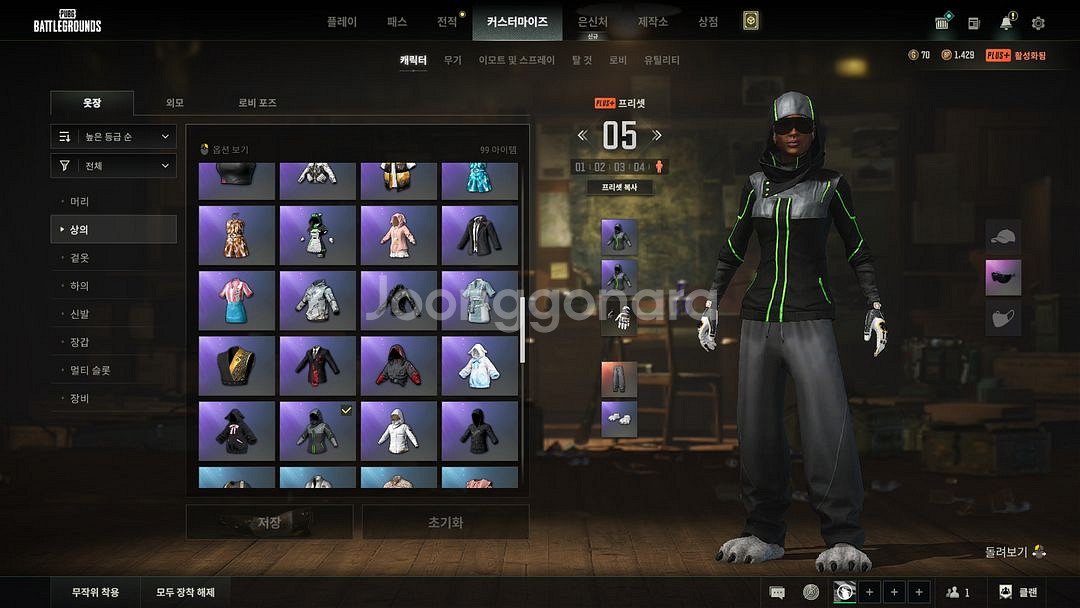Click the 프리셋 복사 (Copy Preset) button
The width and height of the screenshot is (1080, 608).
tap(620, 187)
